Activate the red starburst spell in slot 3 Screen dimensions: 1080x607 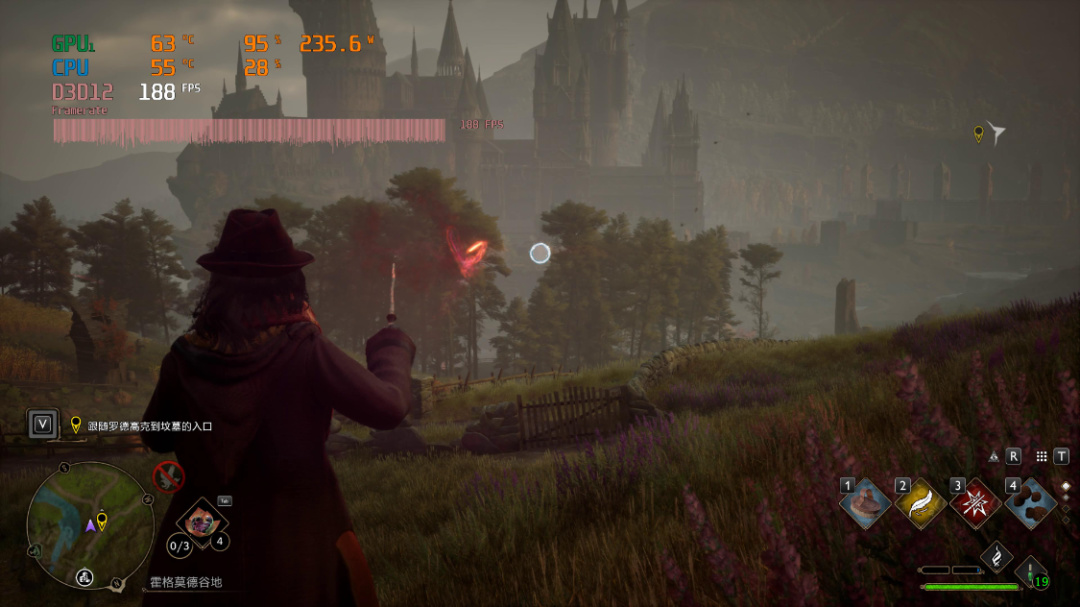975,503
